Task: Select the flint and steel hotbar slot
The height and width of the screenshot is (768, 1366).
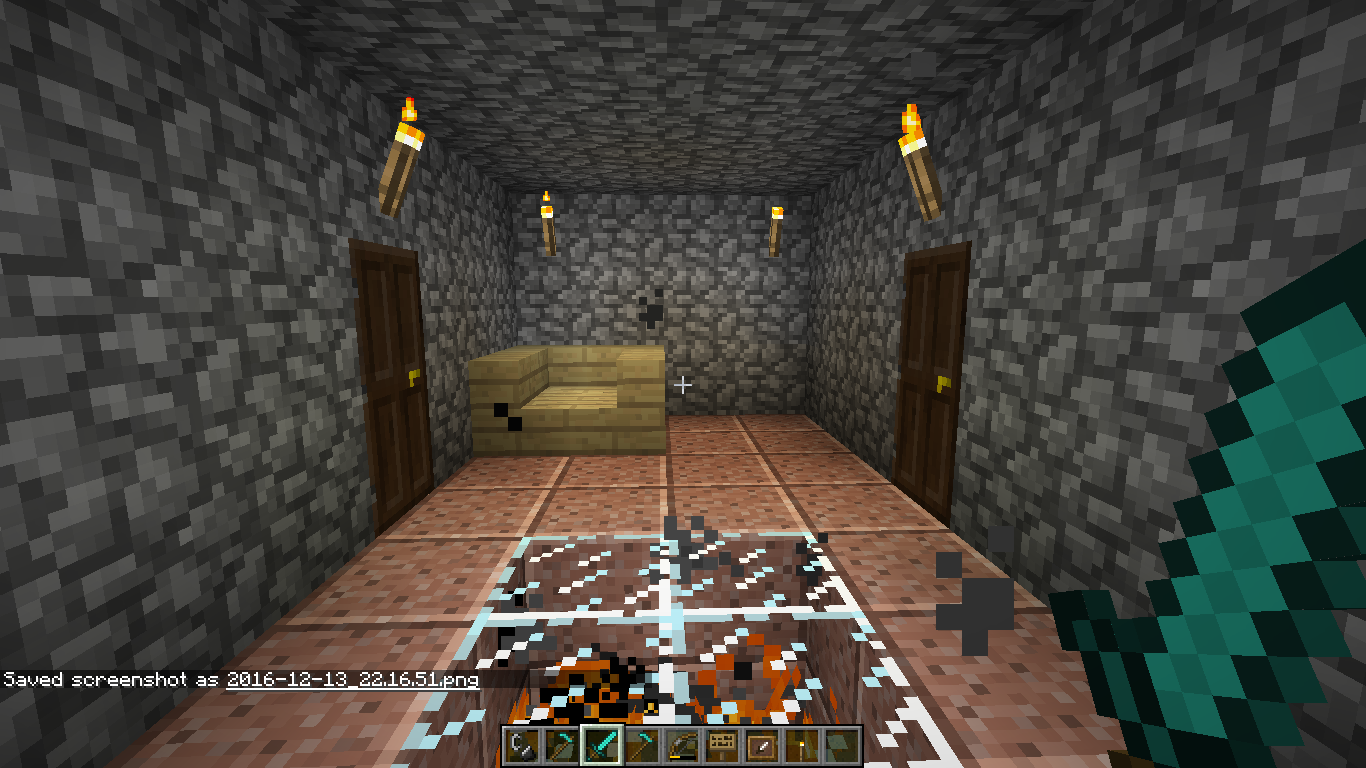Action: (521, 746)
